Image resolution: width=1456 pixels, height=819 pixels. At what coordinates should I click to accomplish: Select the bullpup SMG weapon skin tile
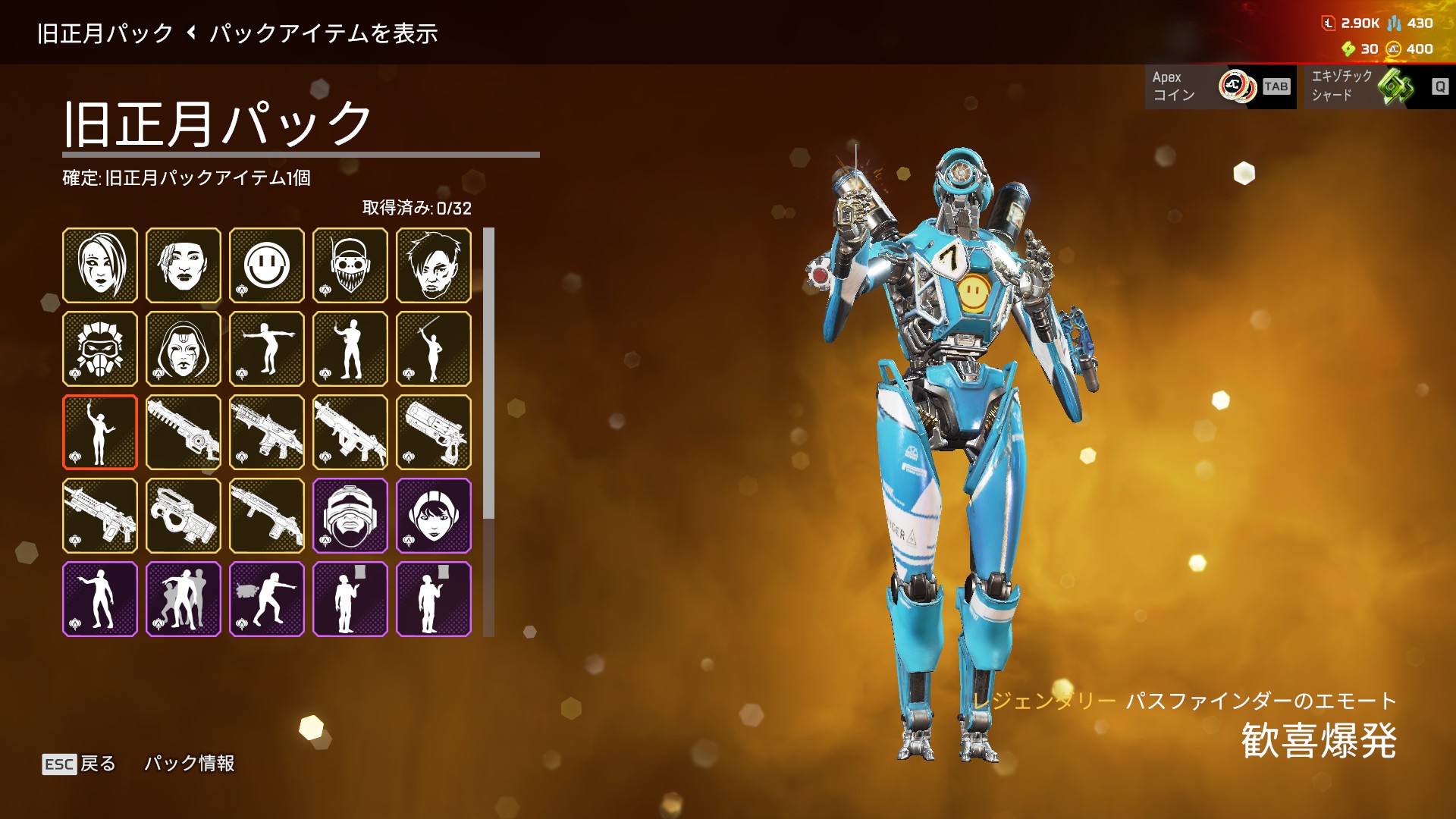tap(183, 516)
